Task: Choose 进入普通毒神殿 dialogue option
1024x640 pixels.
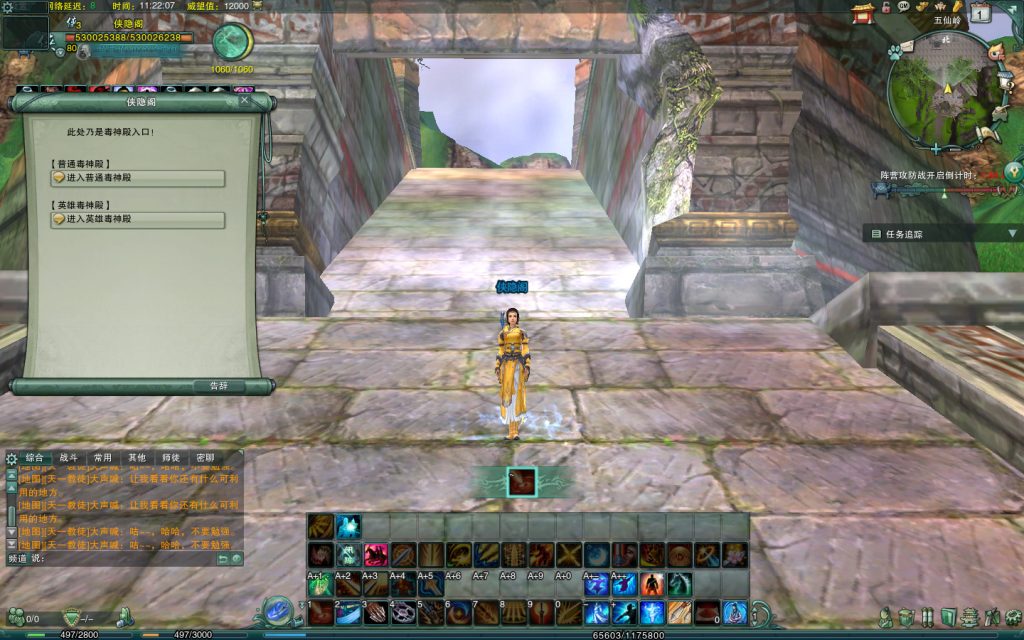Action: click(x=137, y=178)
